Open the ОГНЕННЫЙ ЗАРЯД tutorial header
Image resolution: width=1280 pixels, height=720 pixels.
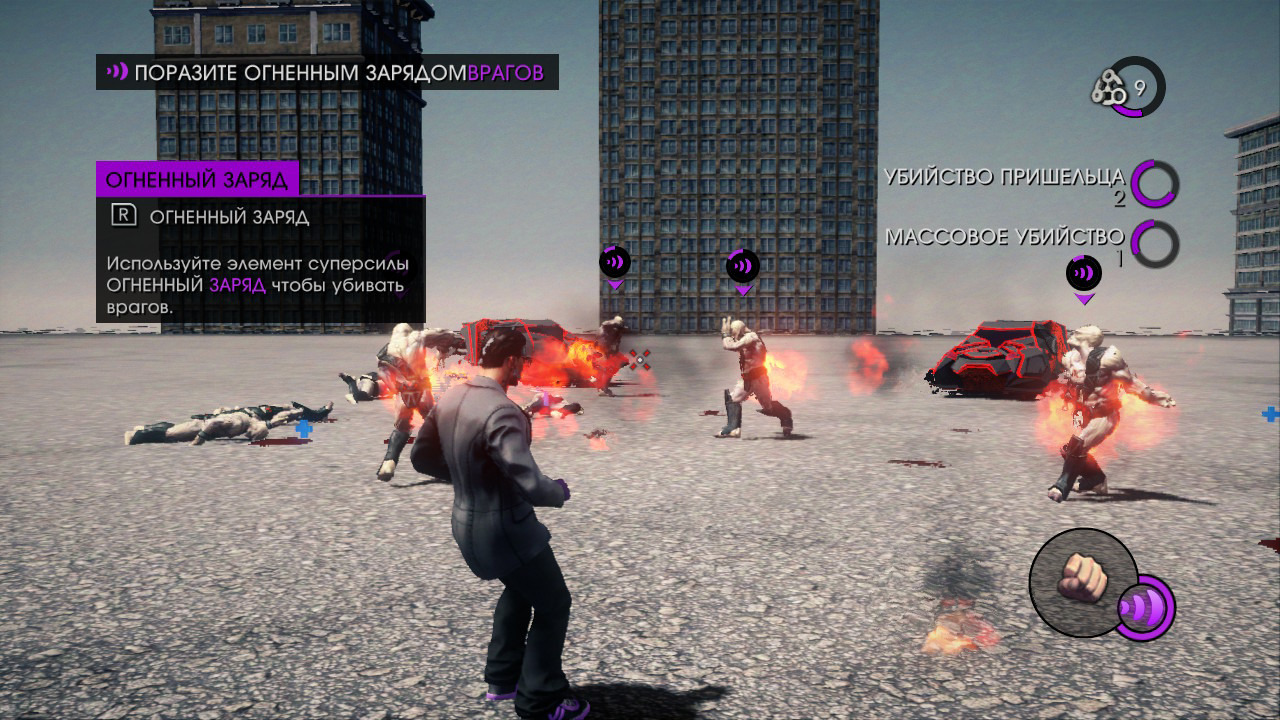click(x=198, y=180)
